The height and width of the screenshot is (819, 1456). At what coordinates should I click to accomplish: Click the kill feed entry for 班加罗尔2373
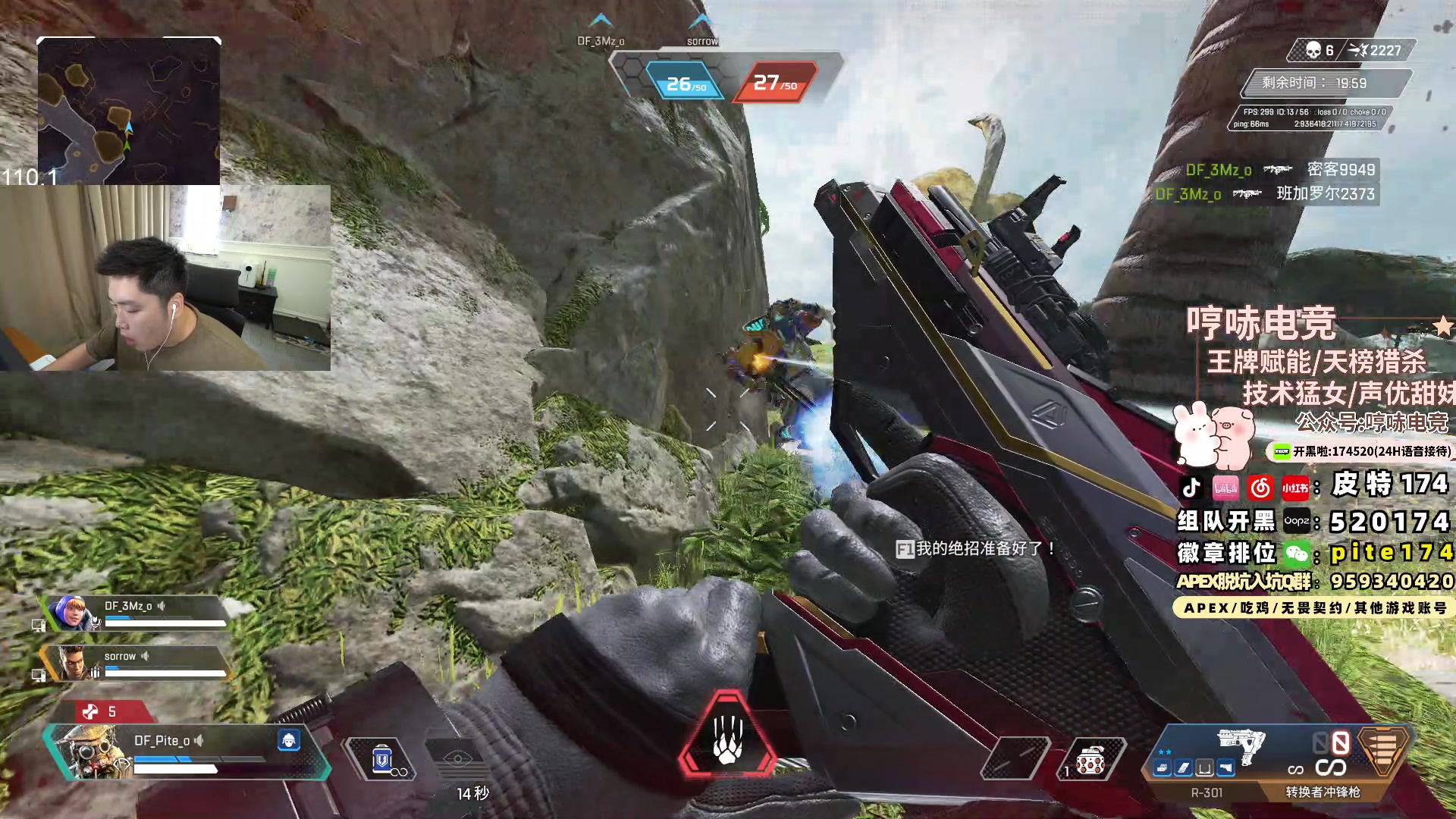point(1265,194)
